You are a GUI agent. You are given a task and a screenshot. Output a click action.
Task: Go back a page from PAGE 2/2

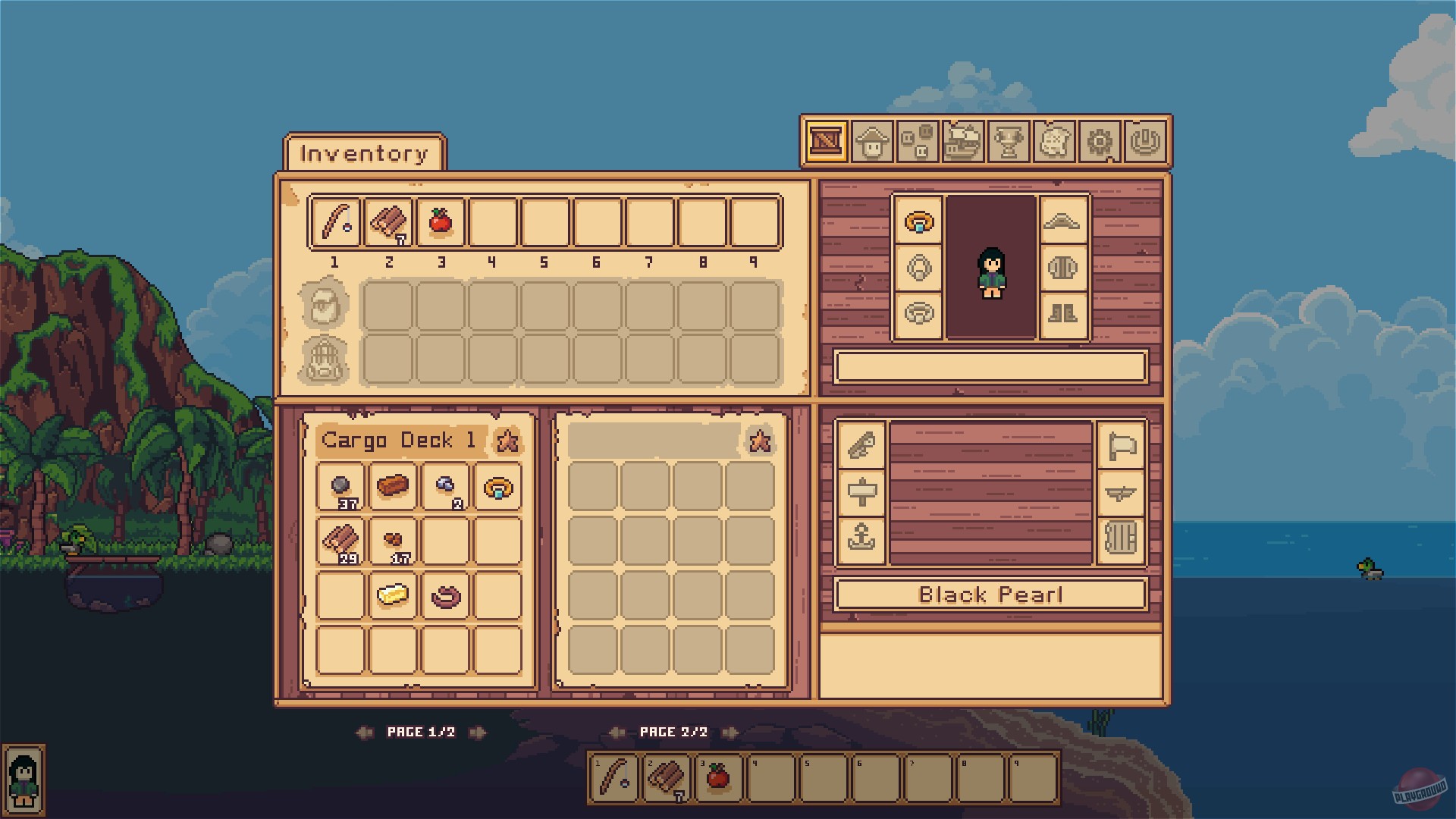click(617, 732)
